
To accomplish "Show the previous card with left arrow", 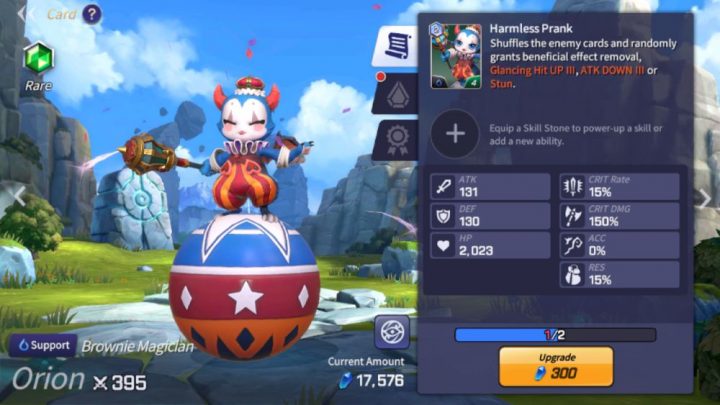I will [x=10, y=195].
